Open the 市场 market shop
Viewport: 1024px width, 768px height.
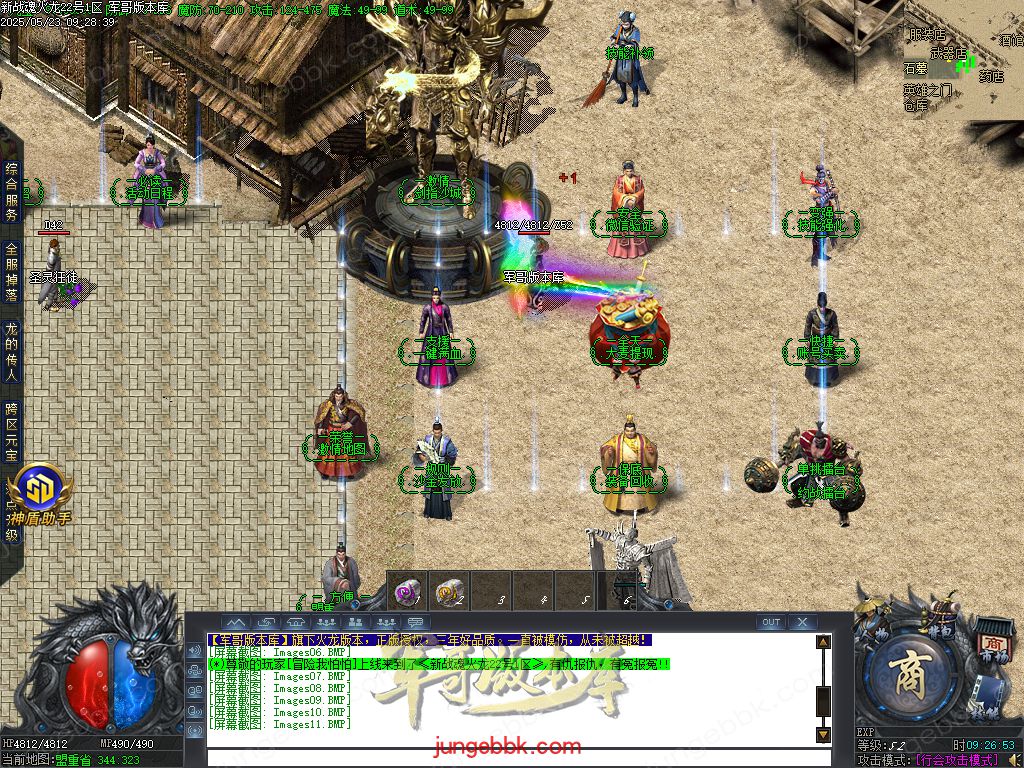[x=992, y=642]
